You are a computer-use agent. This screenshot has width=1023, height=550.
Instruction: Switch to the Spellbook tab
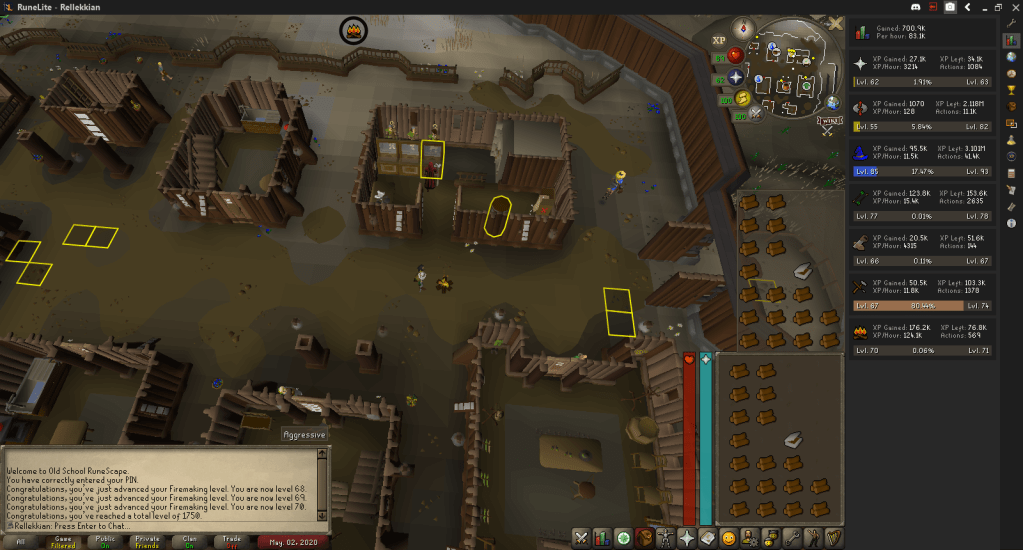(708, 538)
